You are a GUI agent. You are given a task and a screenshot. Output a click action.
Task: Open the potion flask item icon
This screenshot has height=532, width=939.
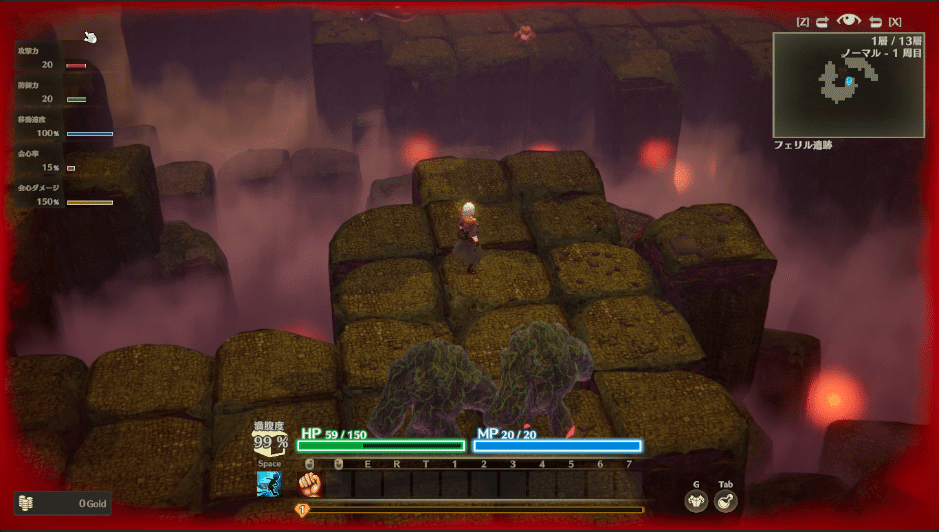click(x=727, y=502)
